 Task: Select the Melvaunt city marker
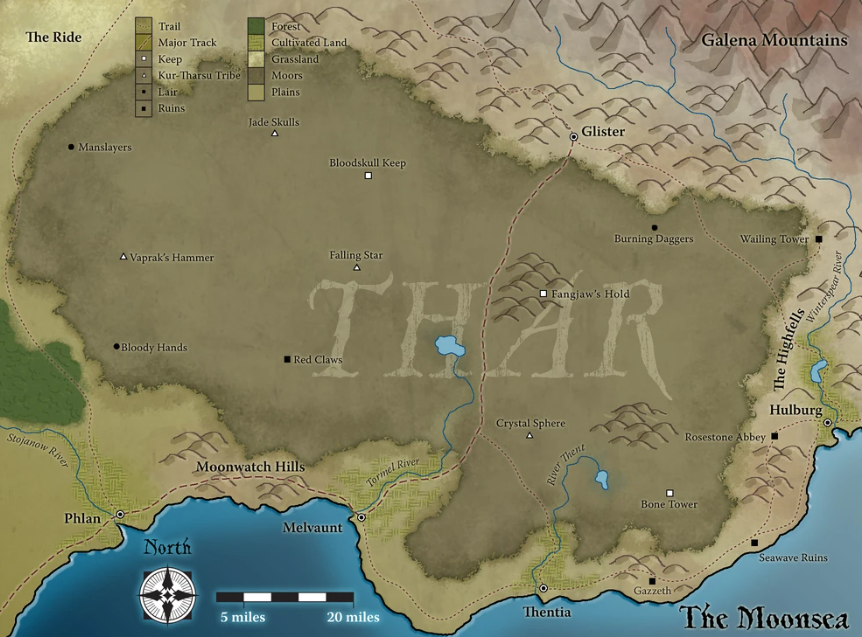click(361, 518)
